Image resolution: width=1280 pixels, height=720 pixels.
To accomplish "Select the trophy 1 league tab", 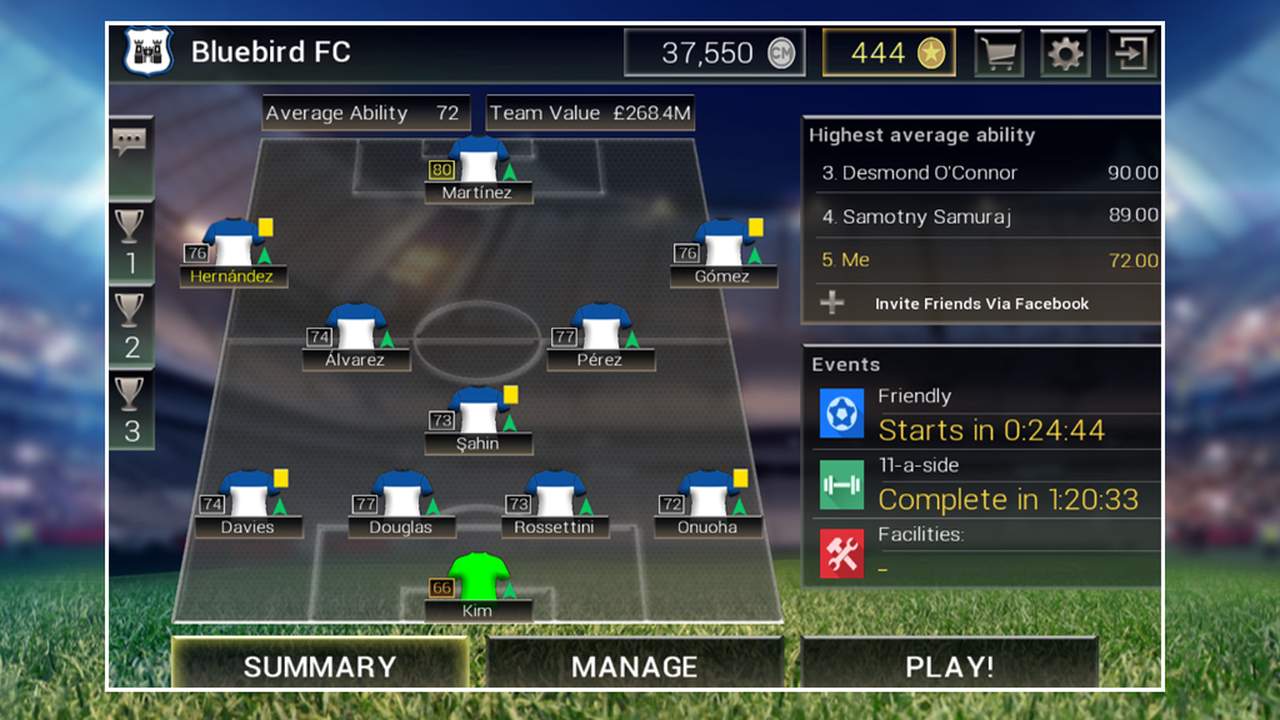I will pyautogui.click(x=131, y=241).
